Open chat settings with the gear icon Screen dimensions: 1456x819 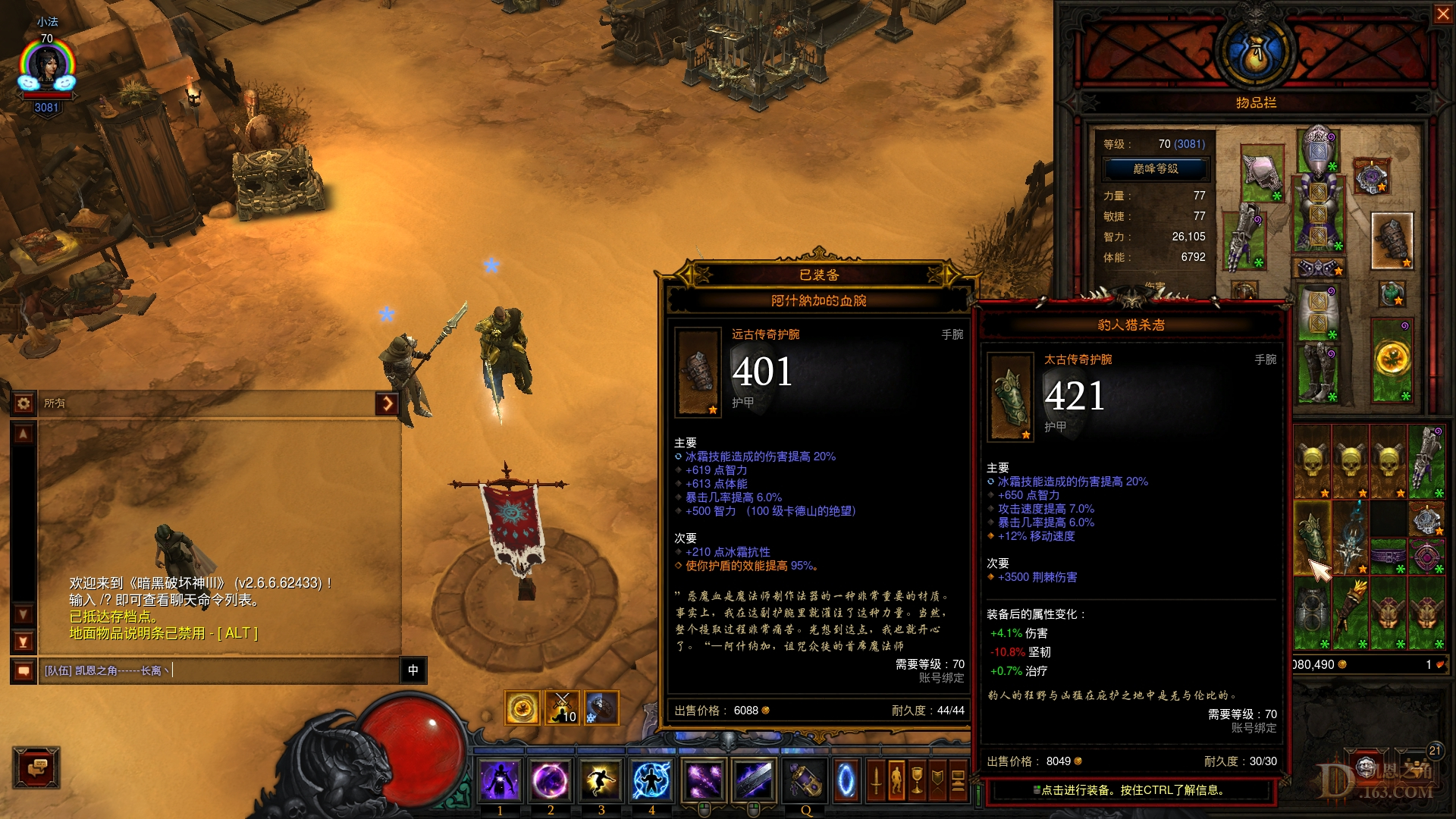pos(22,404)
